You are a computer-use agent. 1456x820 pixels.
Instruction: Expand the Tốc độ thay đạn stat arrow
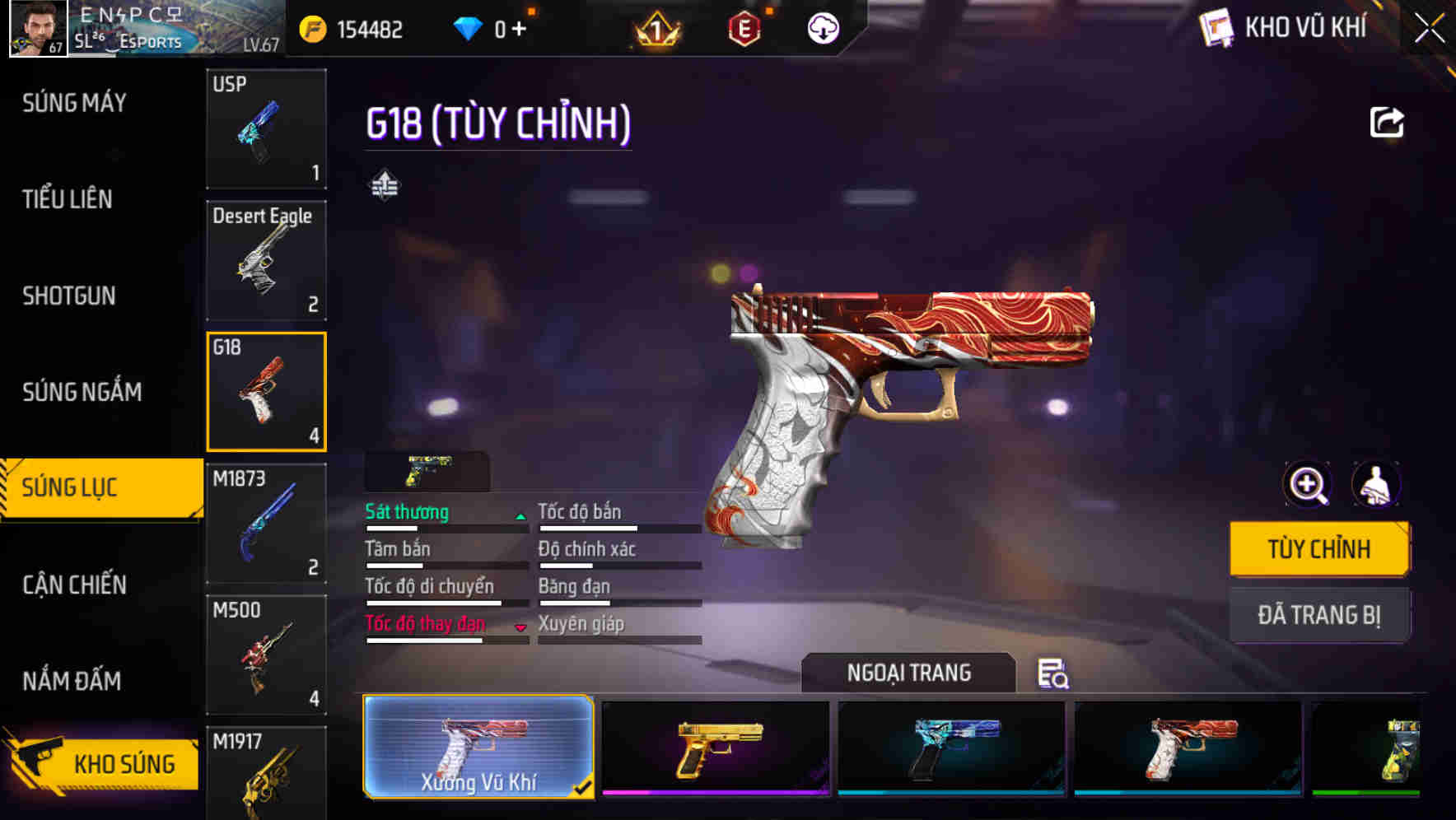[521, 627]
